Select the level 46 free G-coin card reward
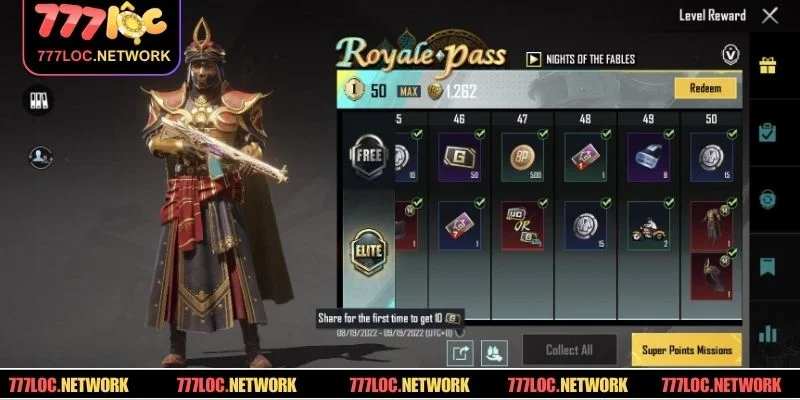Screen dimensions: 800x400 pos(458,157)
